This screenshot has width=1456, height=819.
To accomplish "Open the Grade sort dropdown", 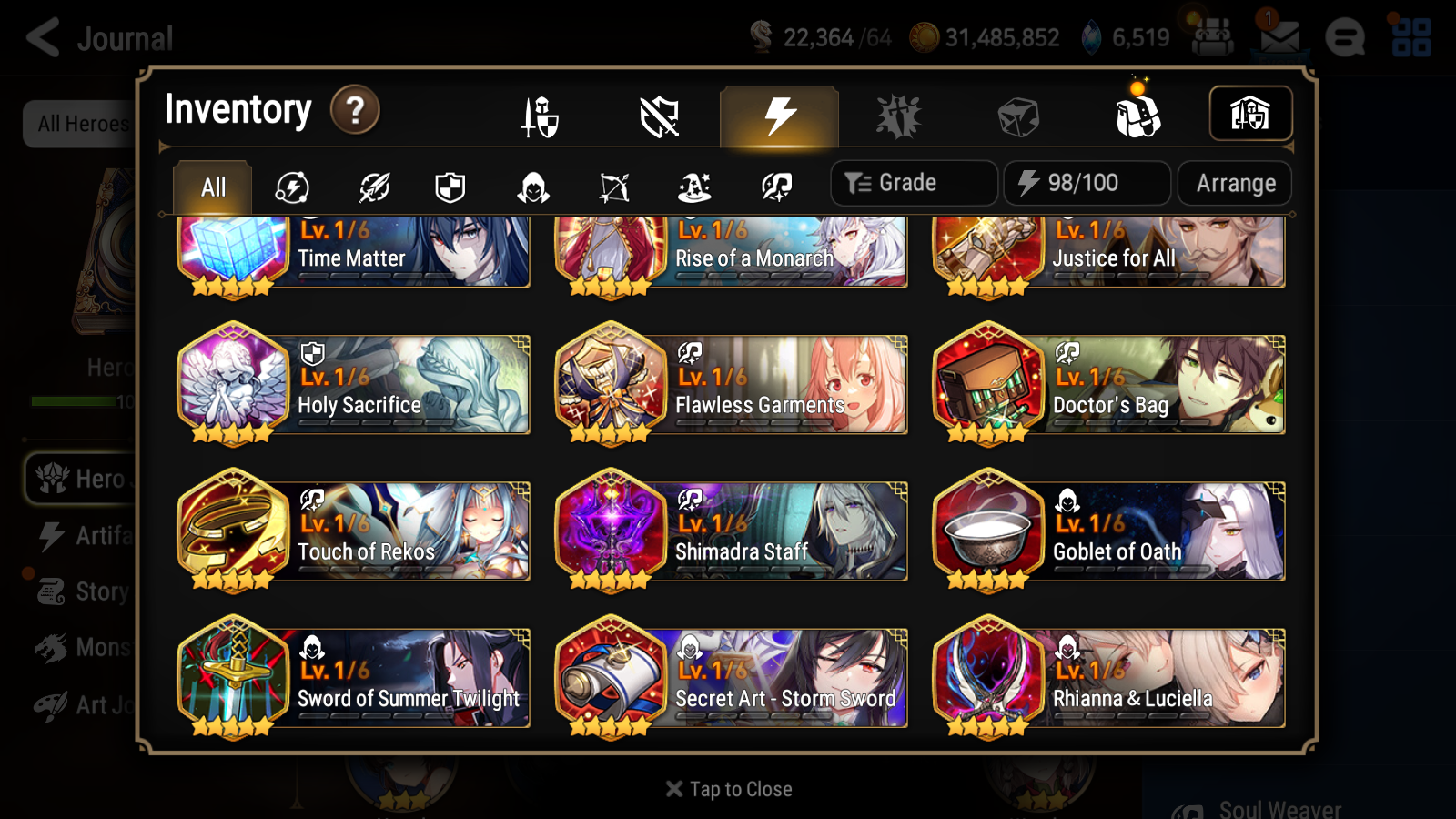I will pyautogui.click(x=913, y=183).
